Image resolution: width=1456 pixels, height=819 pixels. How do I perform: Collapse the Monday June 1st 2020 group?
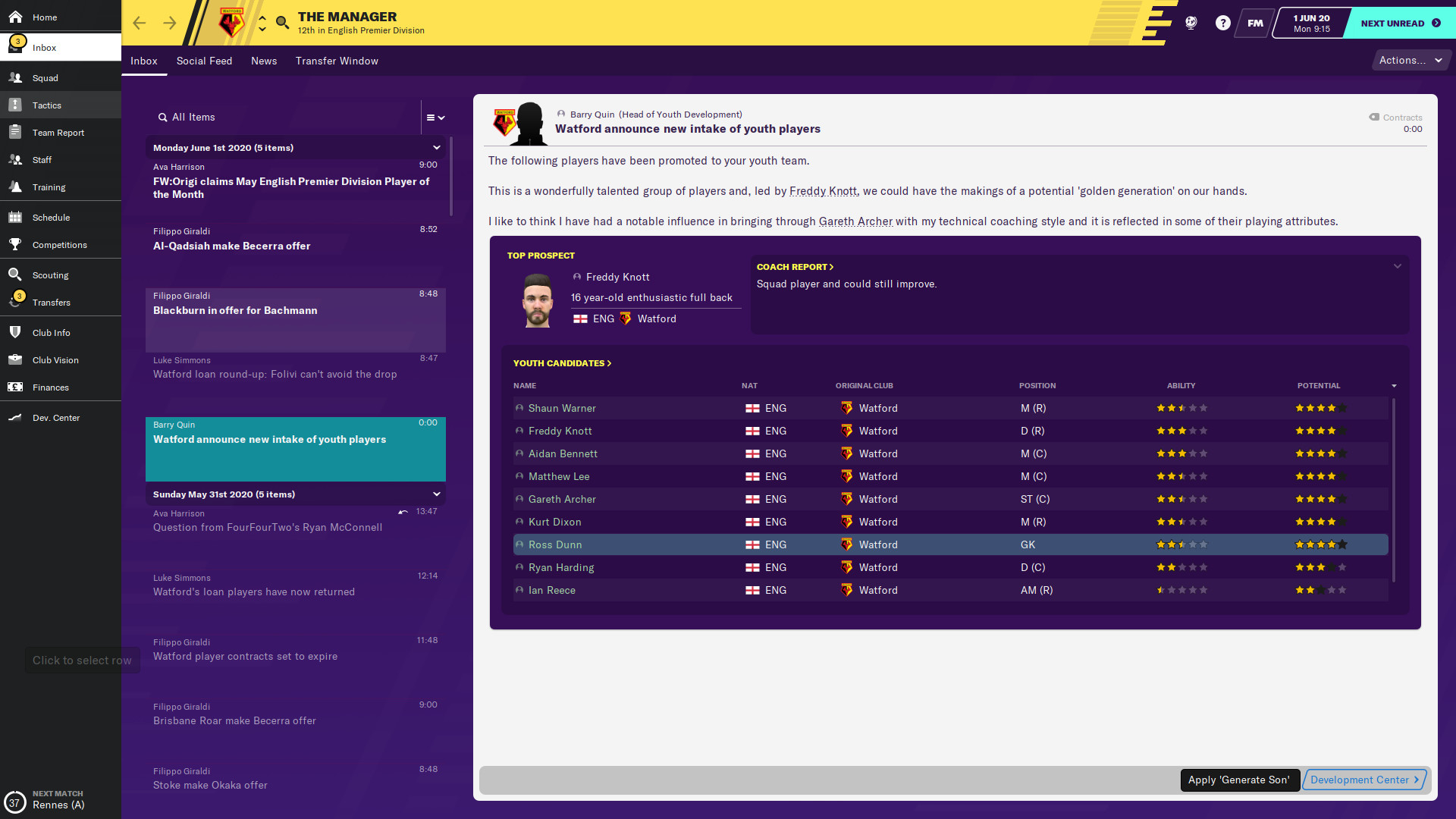437,147
